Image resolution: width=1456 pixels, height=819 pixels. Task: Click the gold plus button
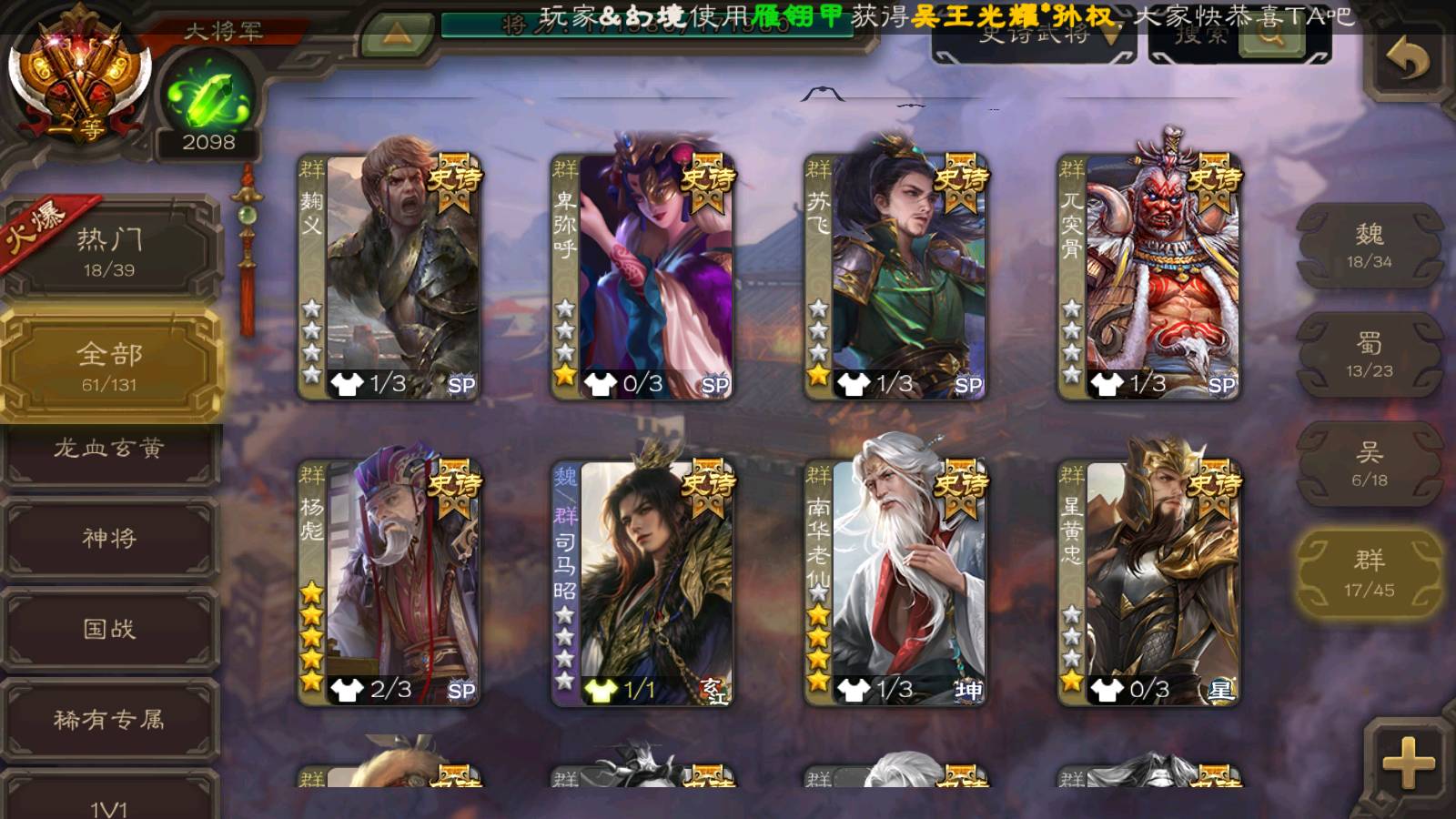[1408, 762]
